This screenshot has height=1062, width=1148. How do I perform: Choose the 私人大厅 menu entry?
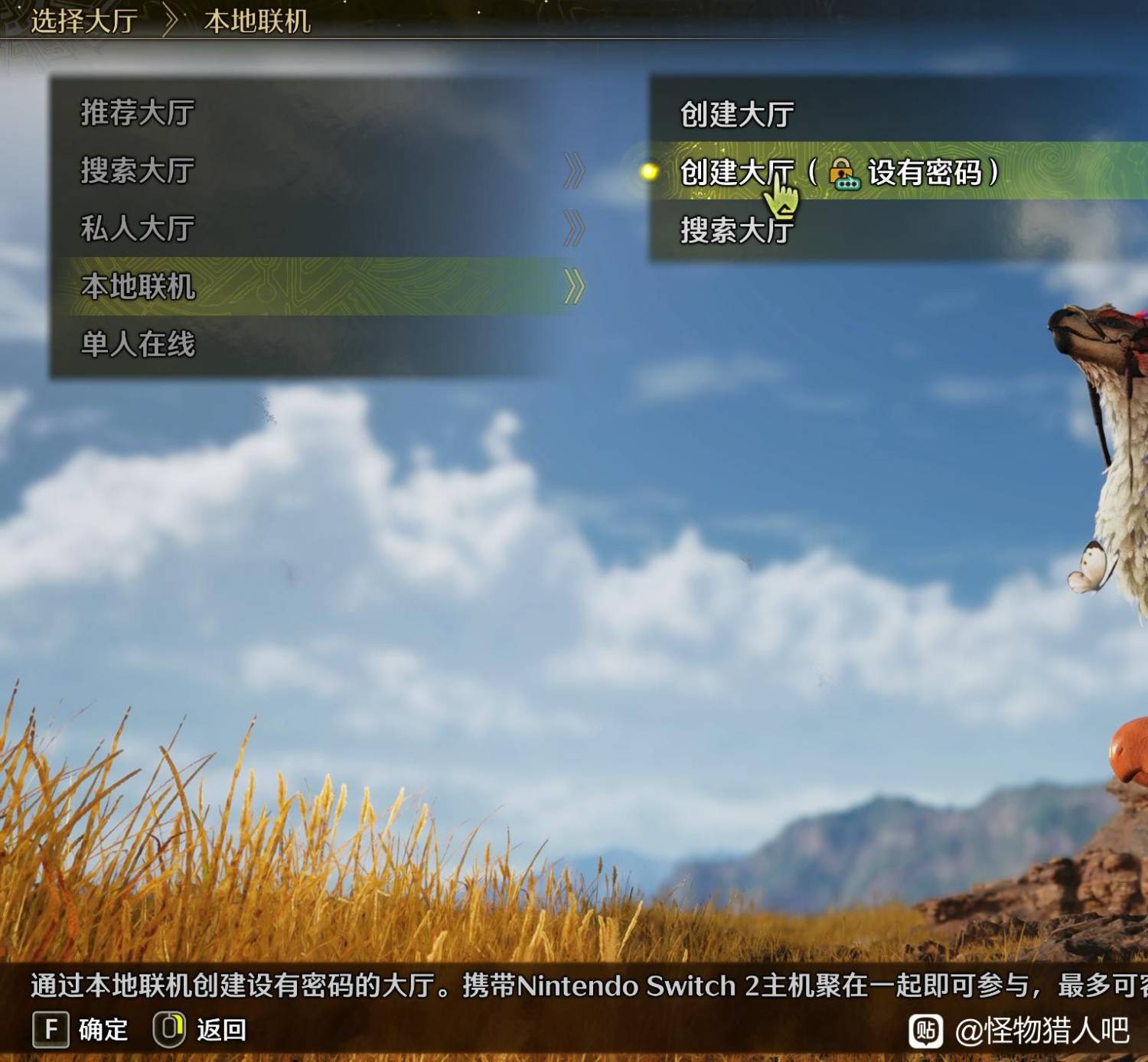pyautogui.click(x=138, y=228)
